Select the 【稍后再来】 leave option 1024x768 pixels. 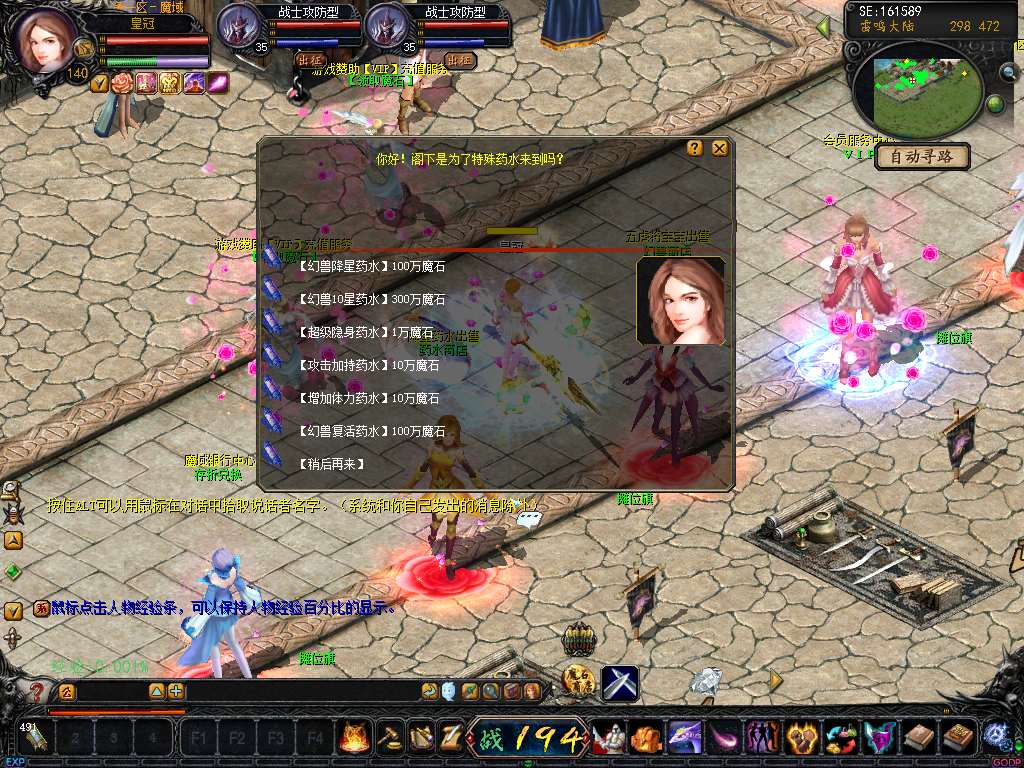[x=331, y=464]
